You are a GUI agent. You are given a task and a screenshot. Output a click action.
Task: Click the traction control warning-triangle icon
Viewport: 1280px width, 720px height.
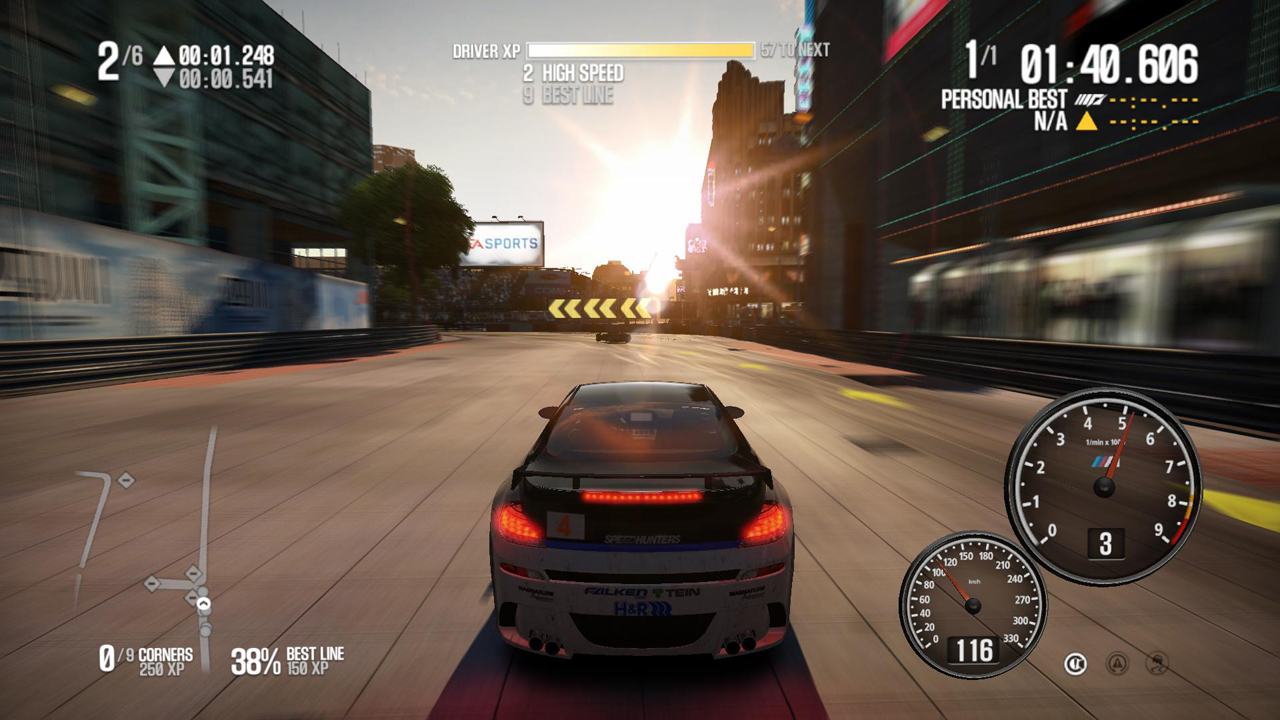point(1117,662)
